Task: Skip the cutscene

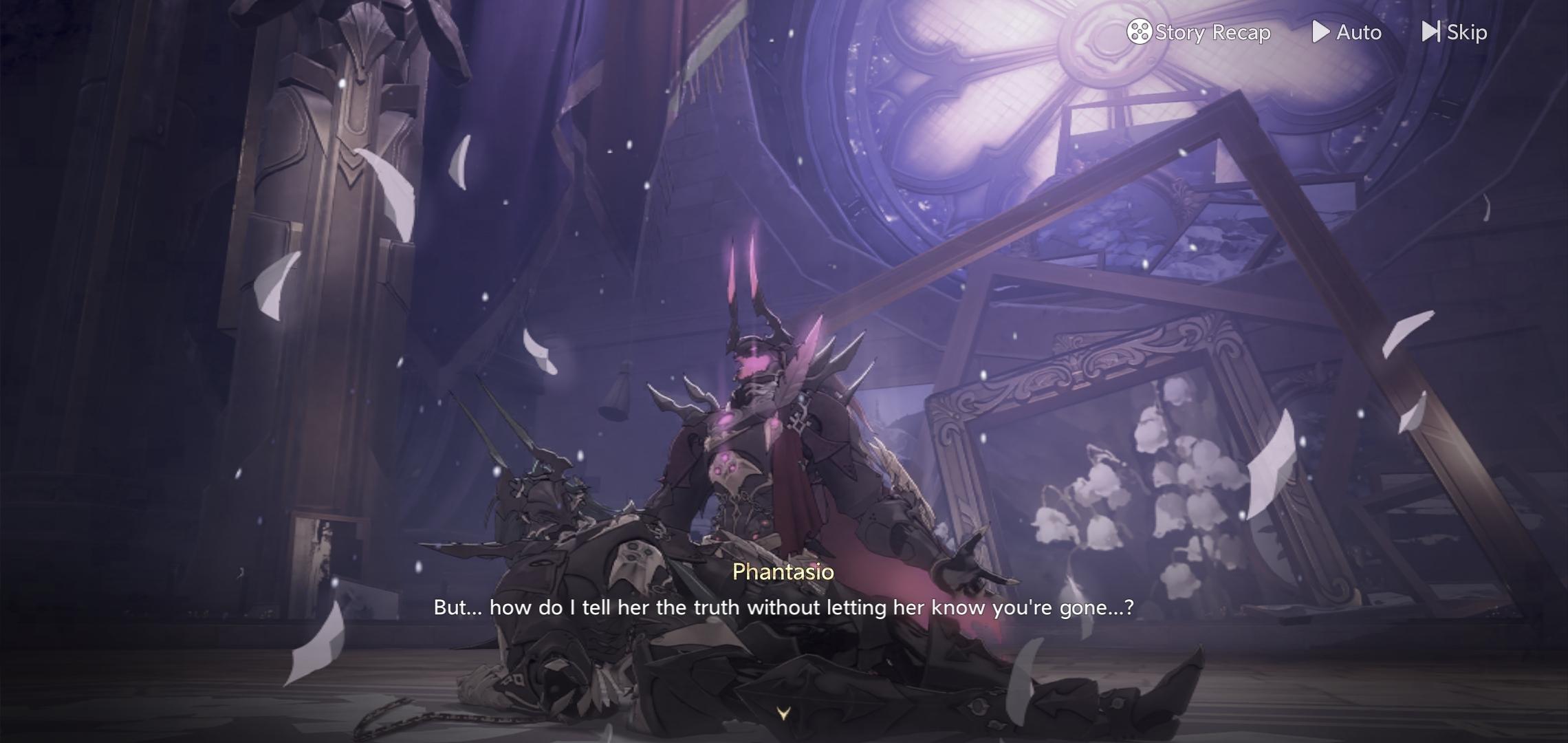Action: [1455, 32]
